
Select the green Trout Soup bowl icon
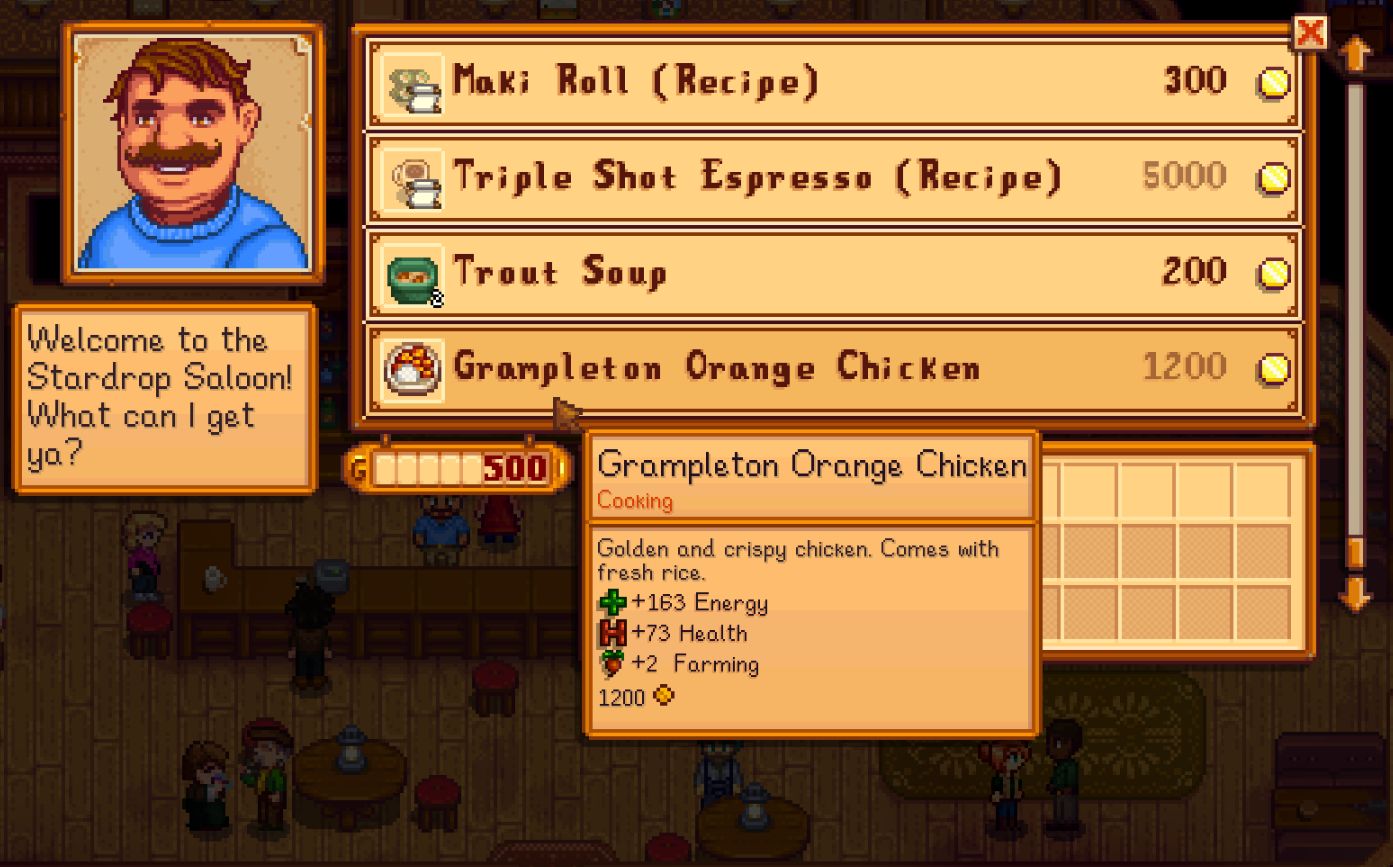tap(410, 272)
